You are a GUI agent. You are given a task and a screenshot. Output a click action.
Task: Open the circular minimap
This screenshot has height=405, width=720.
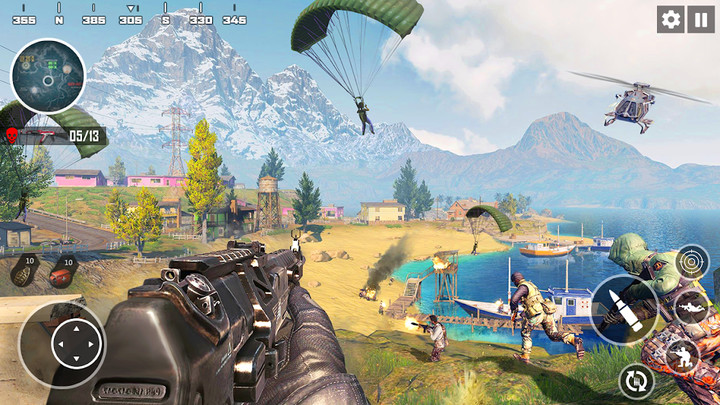(47, 76)
